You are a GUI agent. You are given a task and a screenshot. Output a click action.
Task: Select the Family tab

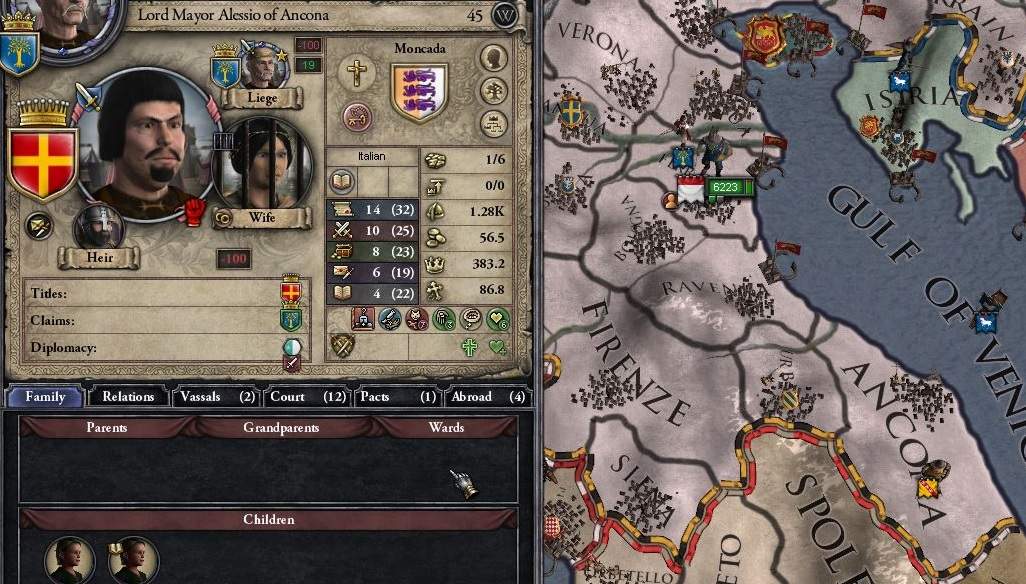pos(45,397)
